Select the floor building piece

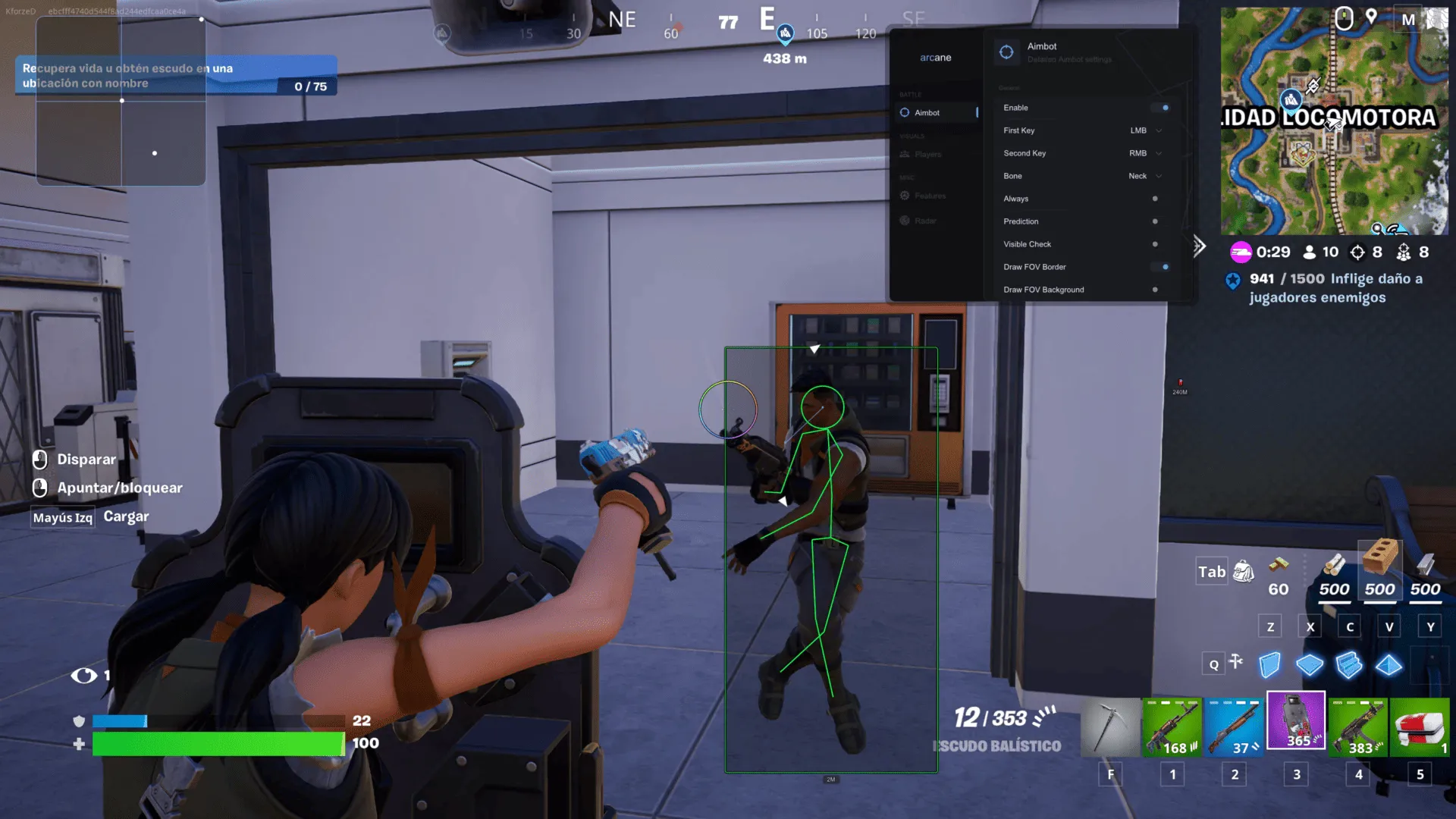[x=1310, y=665]
